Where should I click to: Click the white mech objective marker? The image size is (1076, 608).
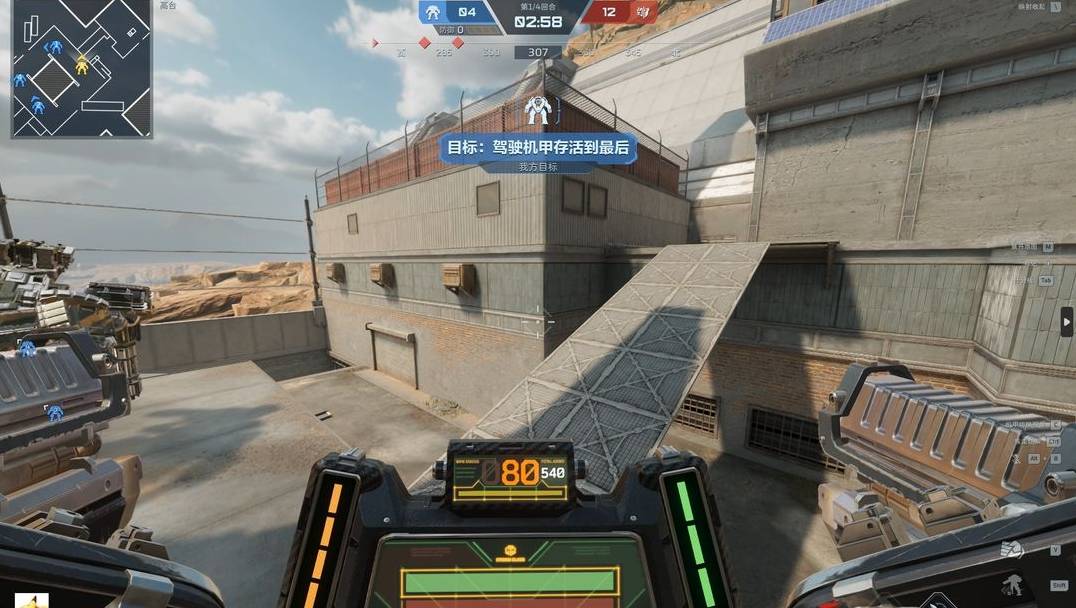tap(537, 110)
